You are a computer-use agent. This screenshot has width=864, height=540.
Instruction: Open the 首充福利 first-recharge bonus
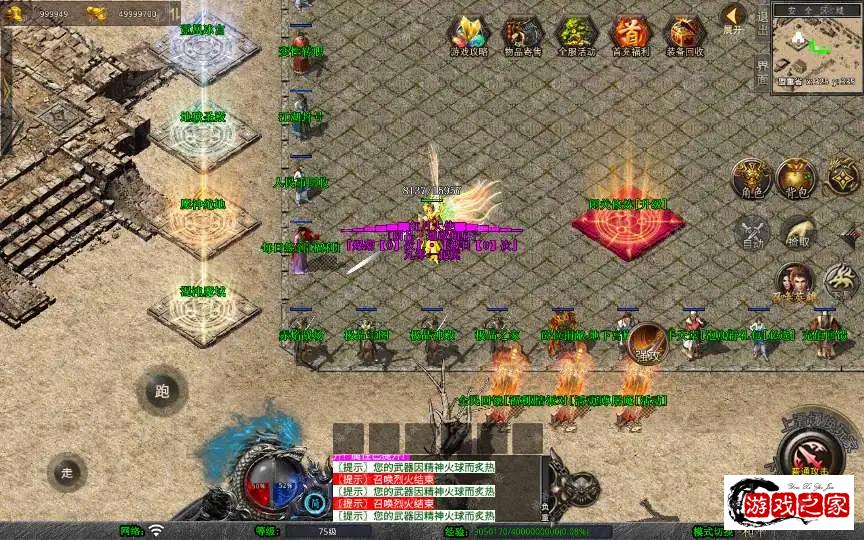pos(630,36)
